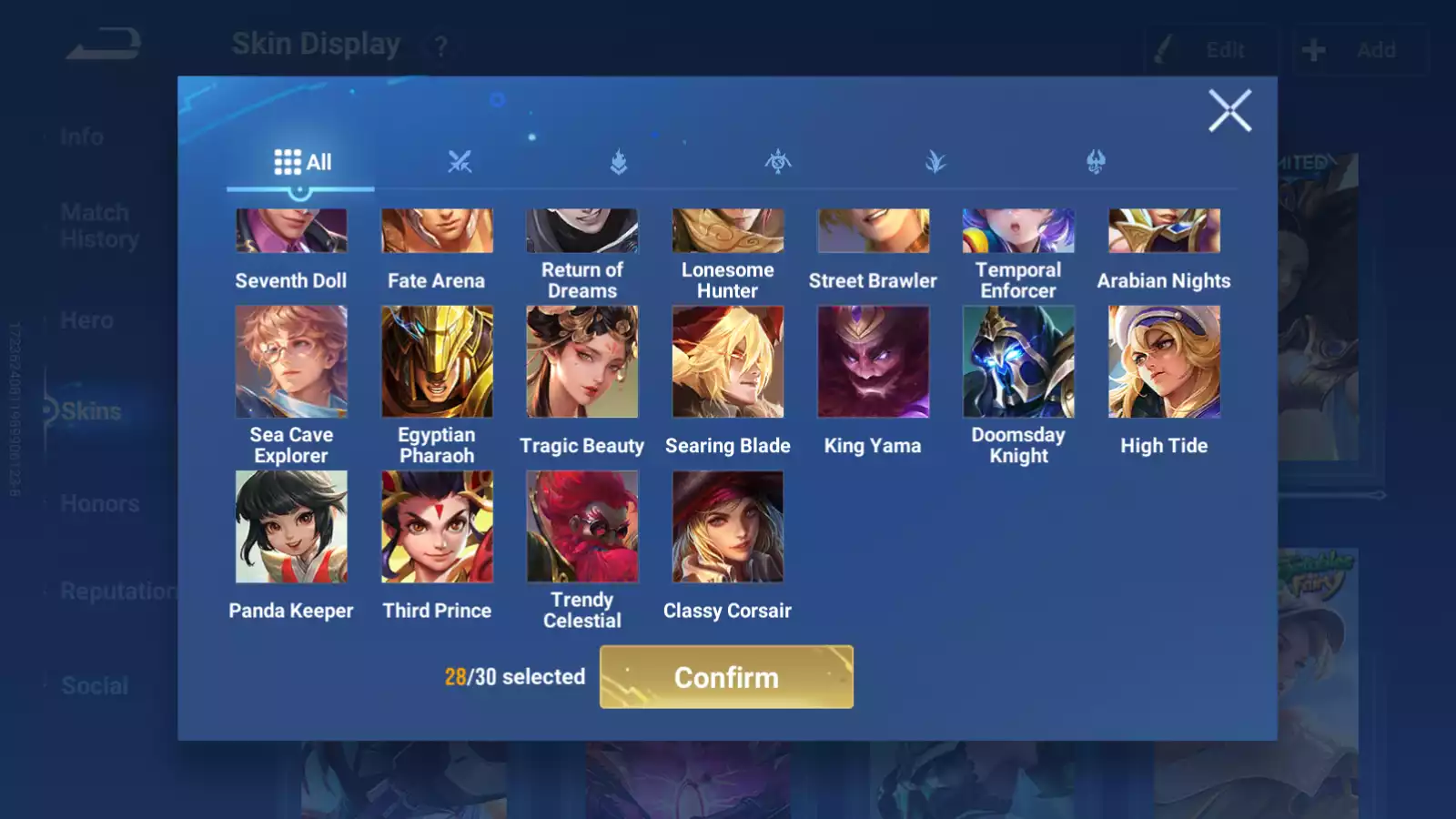
Task: Select the Panda Keeper skin
Action: [291, 527]
